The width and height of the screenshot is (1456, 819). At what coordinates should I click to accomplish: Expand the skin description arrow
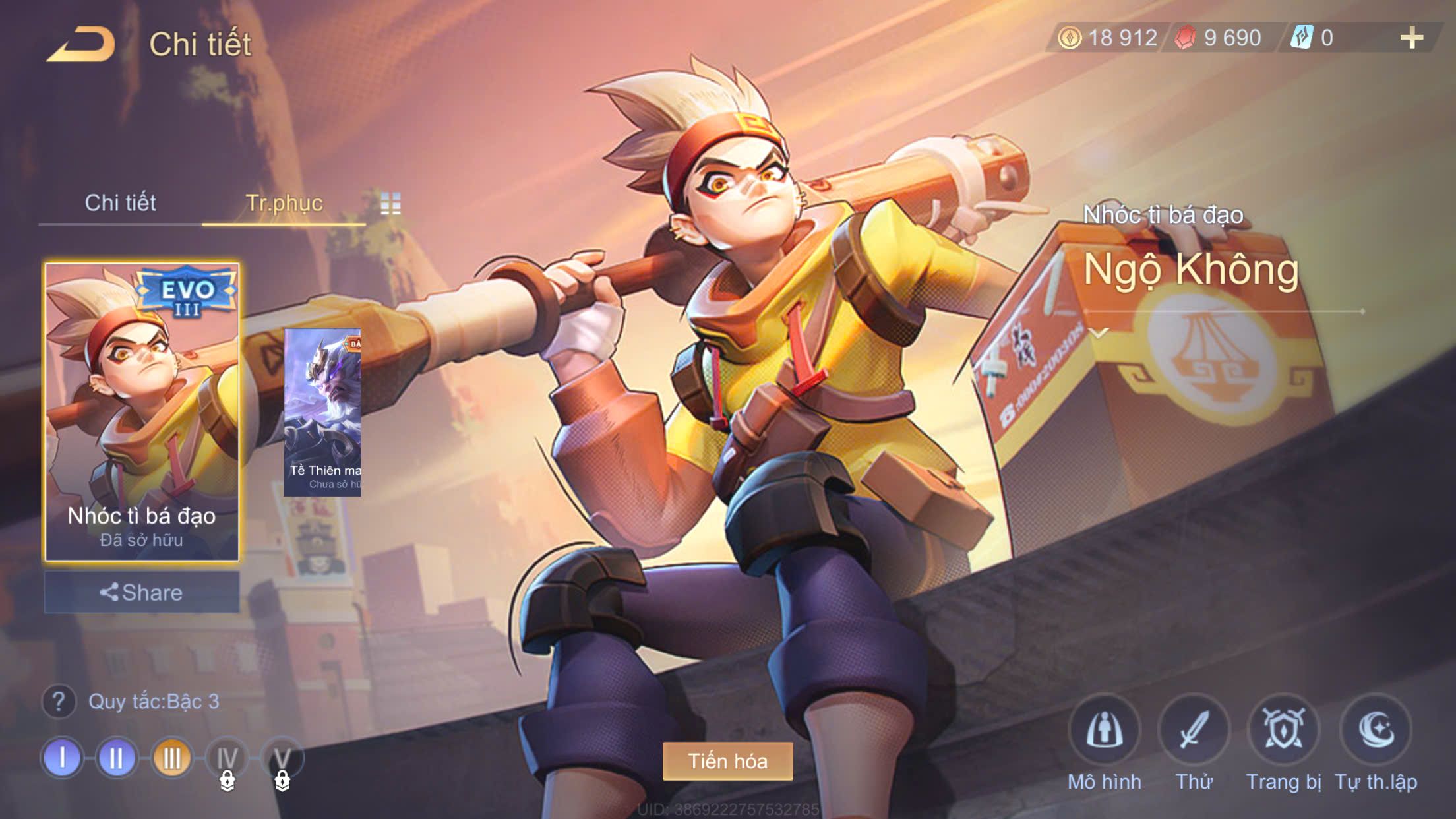(1099, 333)
